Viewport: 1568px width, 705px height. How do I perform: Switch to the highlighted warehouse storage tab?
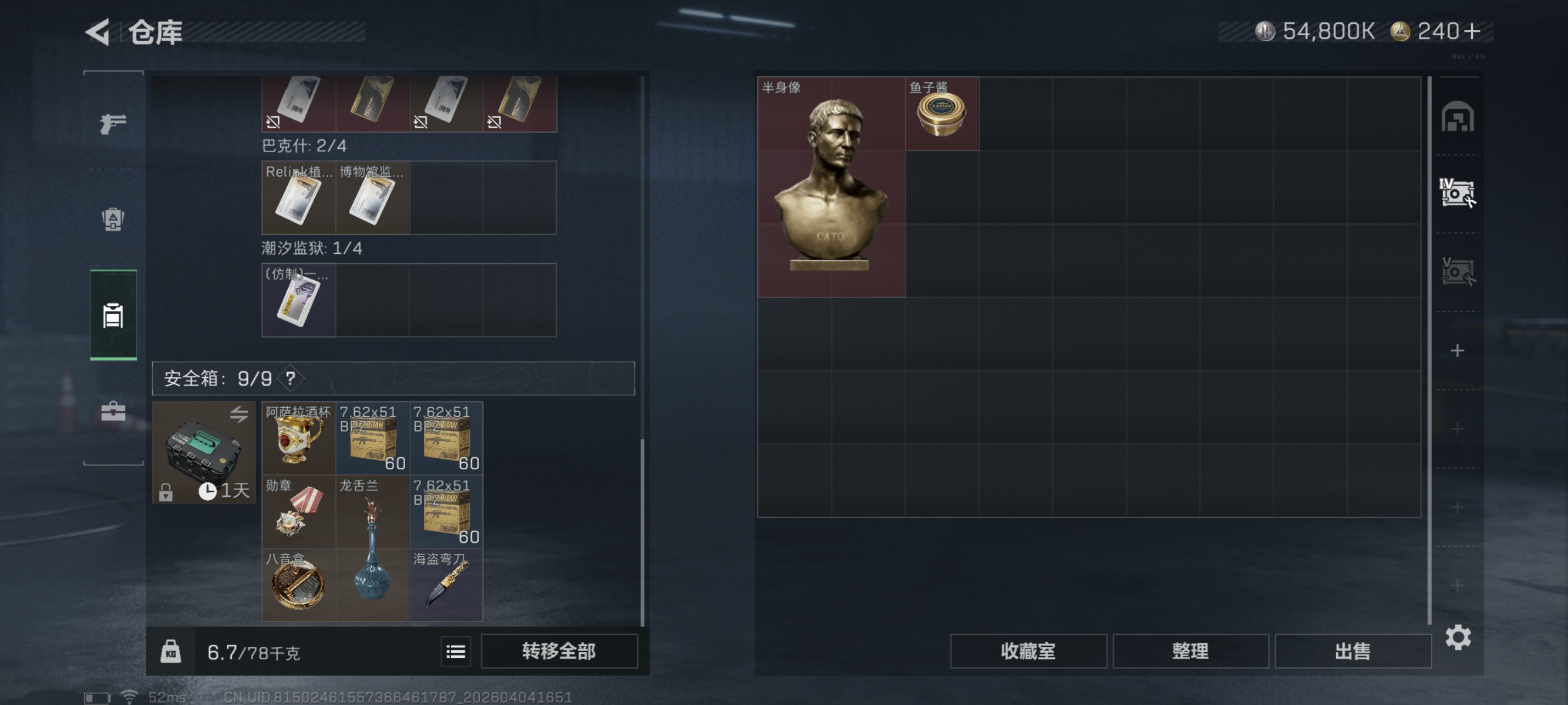coord(113,315)
